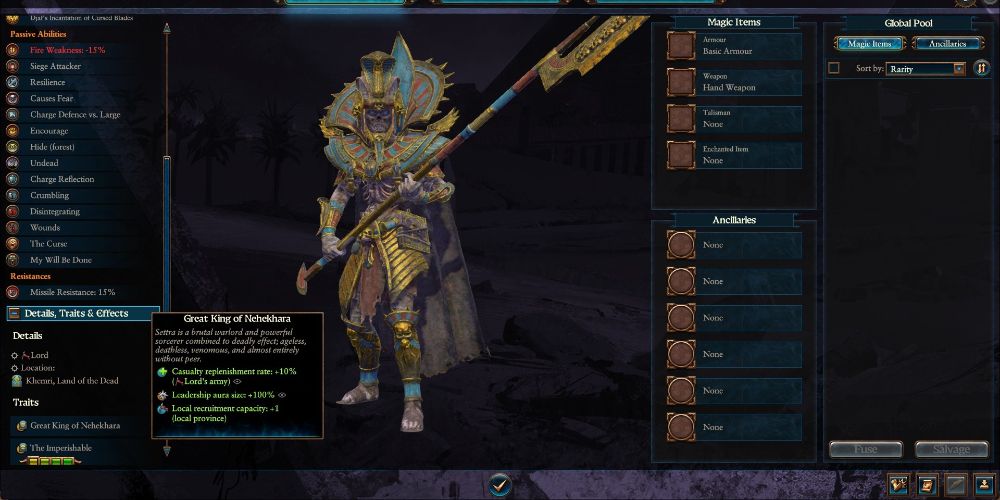
Task: Open the Sort by Rarity dropdown
Action: (926, 68)
